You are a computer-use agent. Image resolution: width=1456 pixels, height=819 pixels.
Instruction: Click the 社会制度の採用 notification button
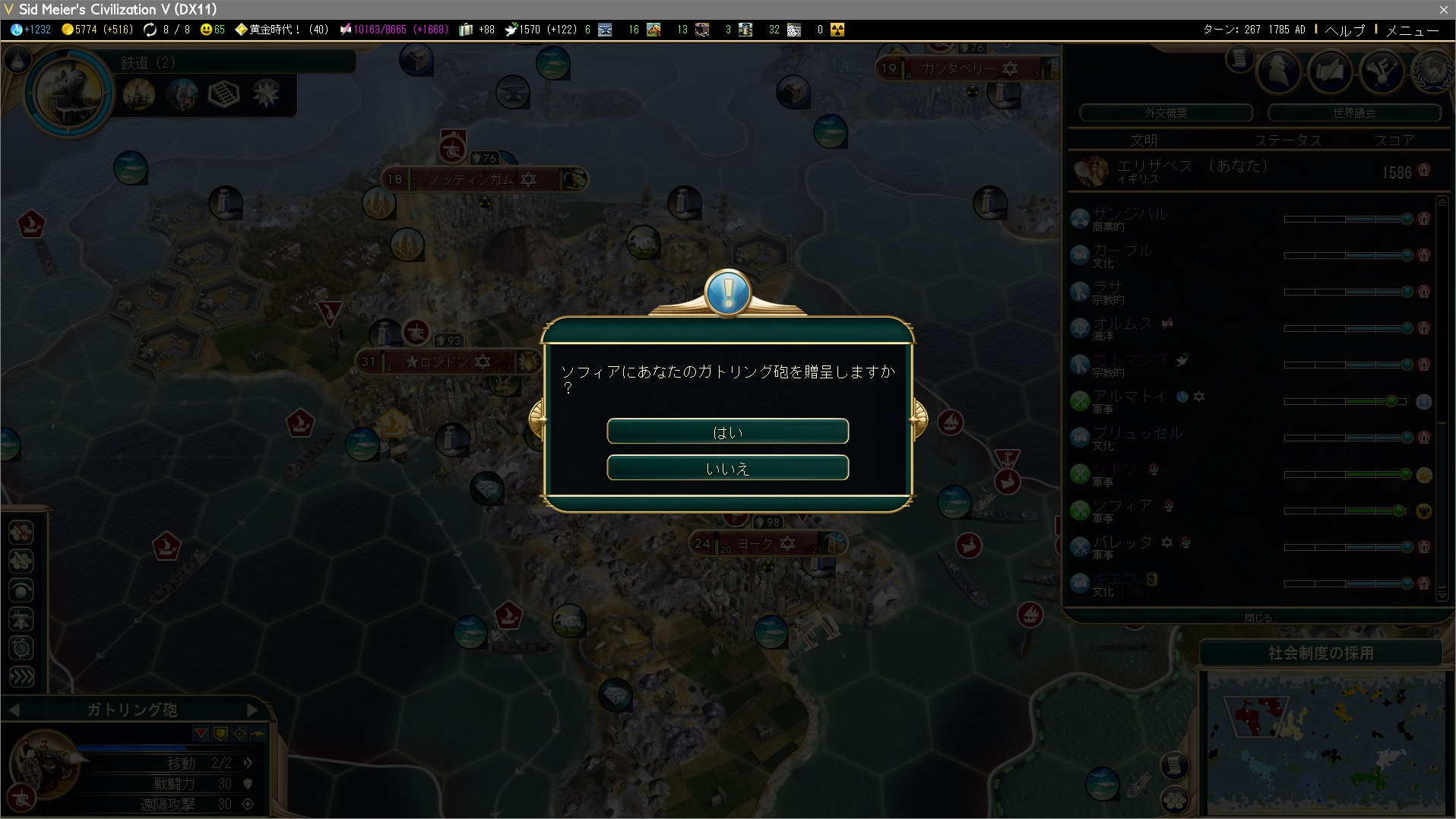1321,653
